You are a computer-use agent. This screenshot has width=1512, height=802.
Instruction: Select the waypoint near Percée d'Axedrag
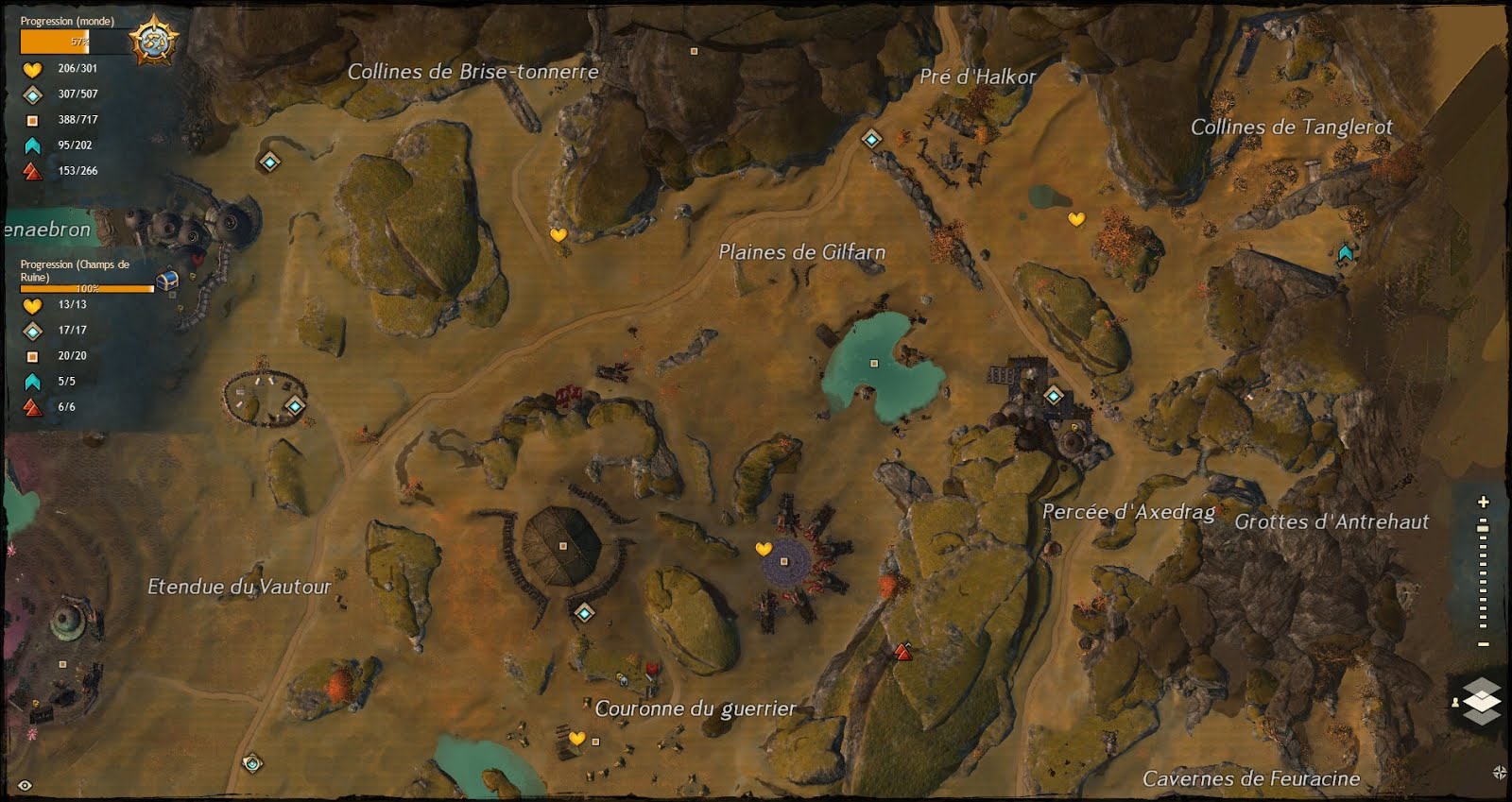pyautogui.click(x=1052, y=397)
